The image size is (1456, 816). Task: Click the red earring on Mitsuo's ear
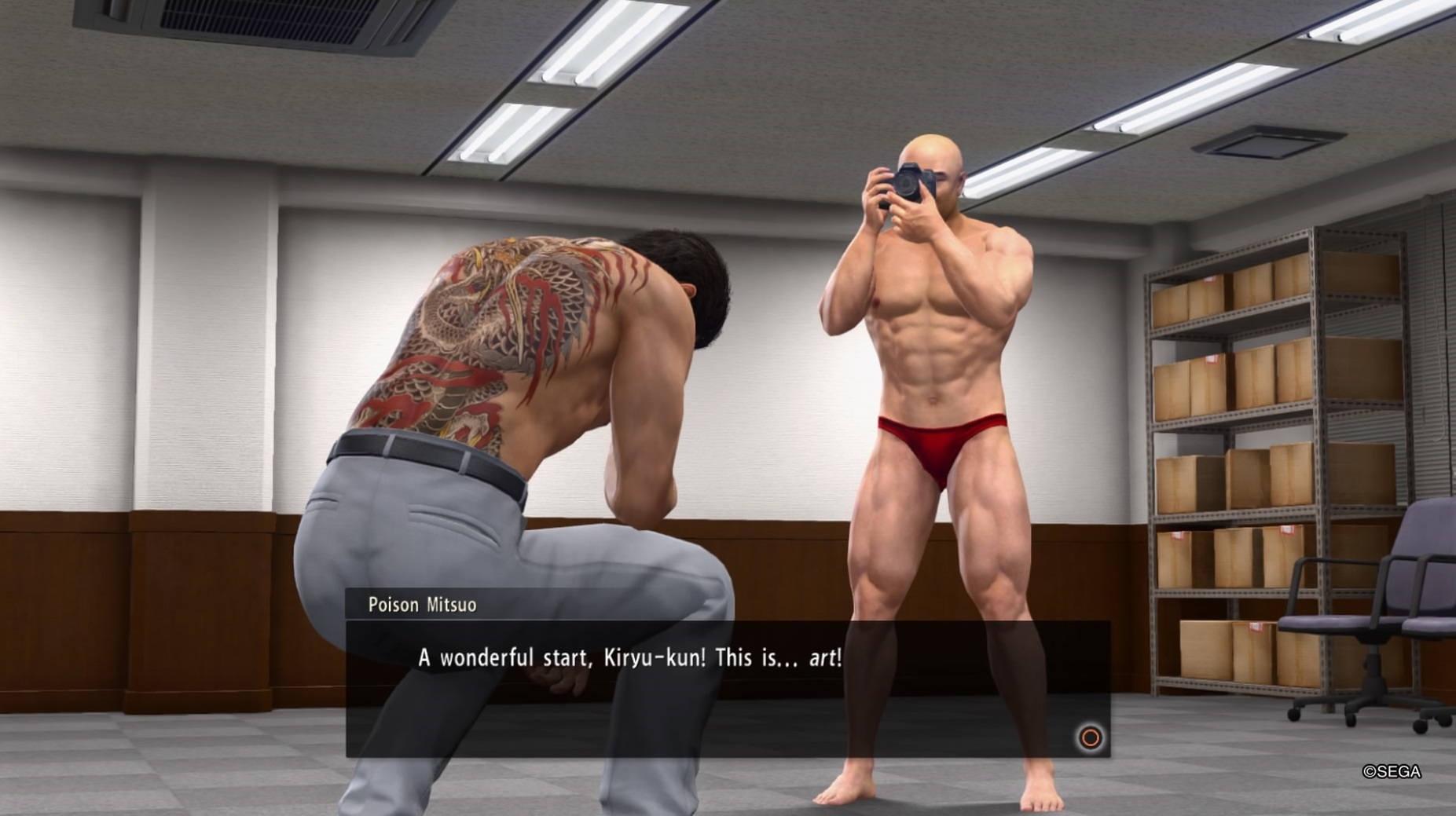point(961,194)
